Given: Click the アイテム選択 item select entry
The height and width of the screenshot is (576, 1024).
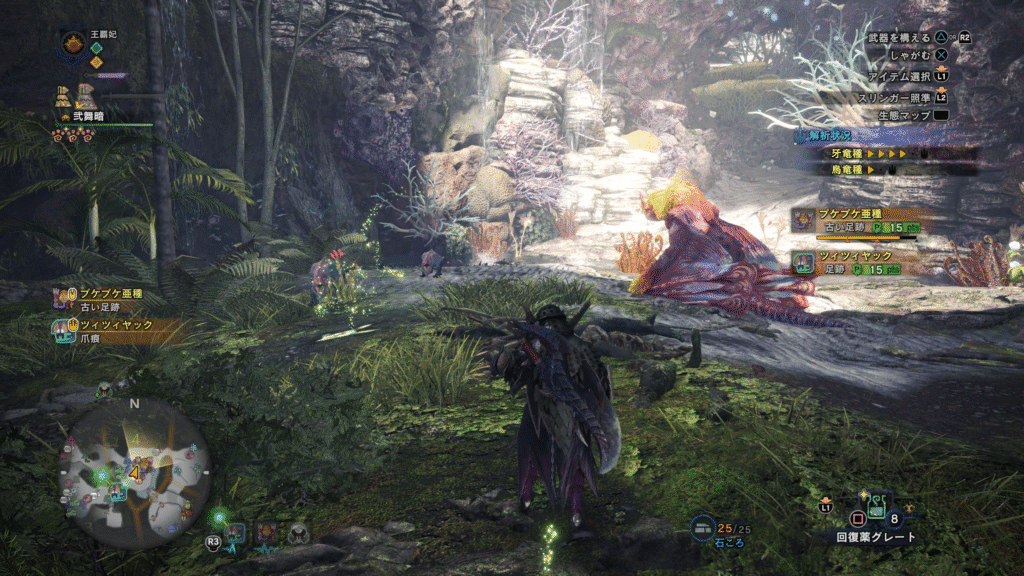Looking at the screenshot, I should click(x=905, y=76).
